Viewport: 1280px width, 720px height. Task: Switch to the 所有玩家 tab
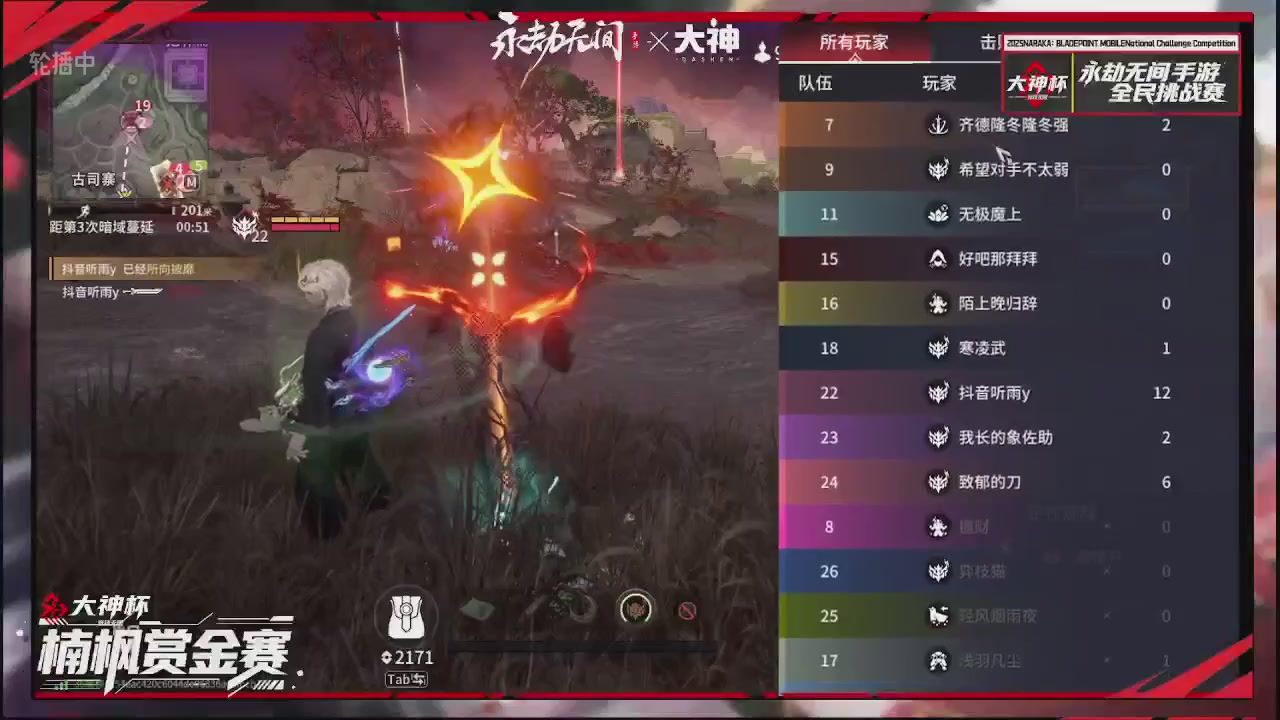tap(853, 42)
